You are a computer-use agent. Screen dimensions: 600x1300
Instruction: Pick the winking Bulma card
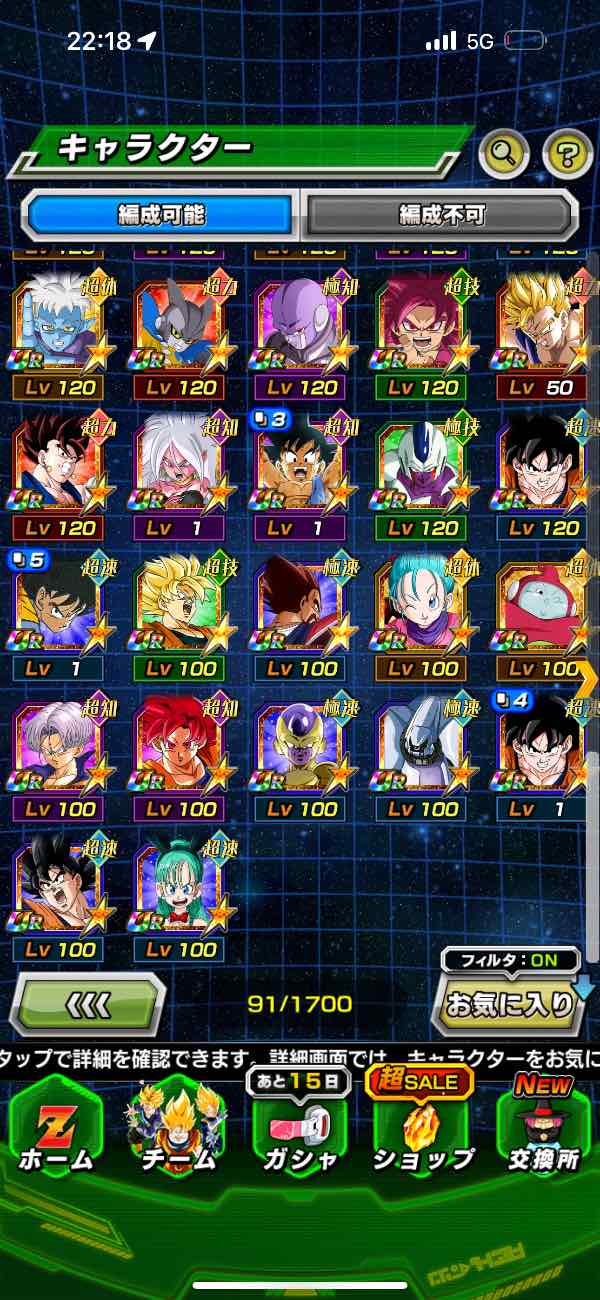pos(423,605)
